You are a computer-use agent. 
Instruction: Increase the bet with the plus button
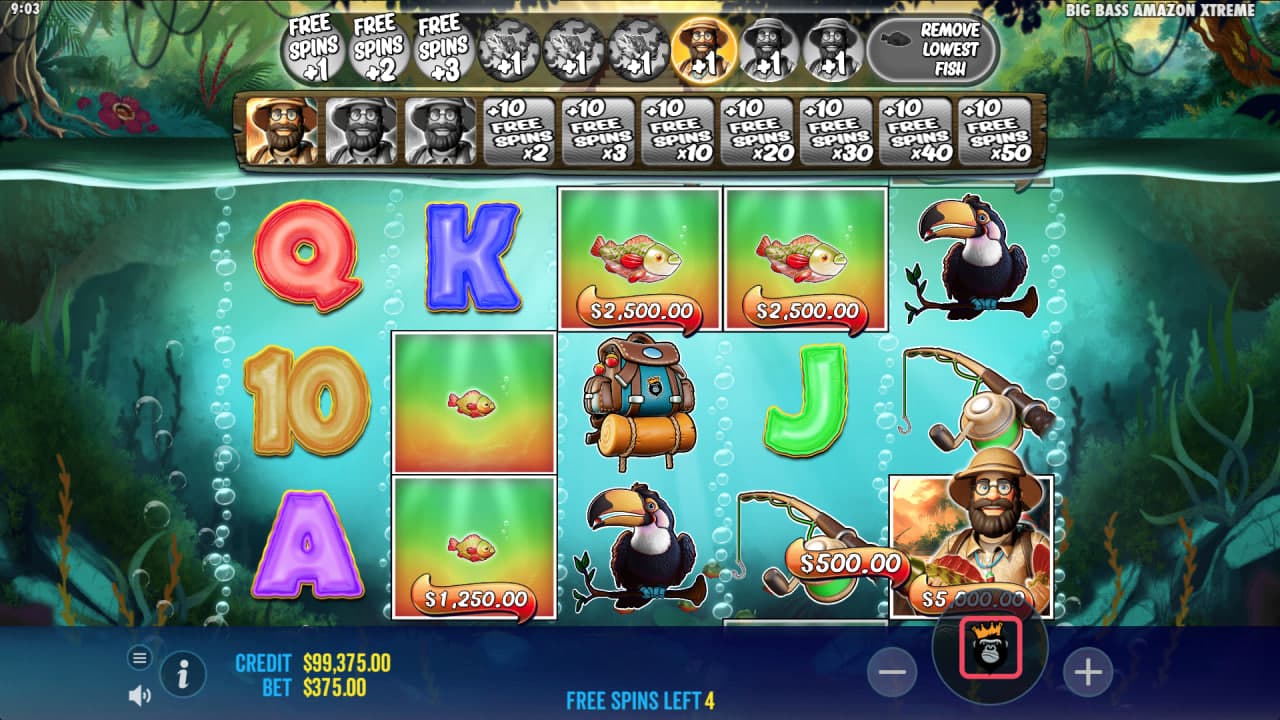coord(1087,672)
